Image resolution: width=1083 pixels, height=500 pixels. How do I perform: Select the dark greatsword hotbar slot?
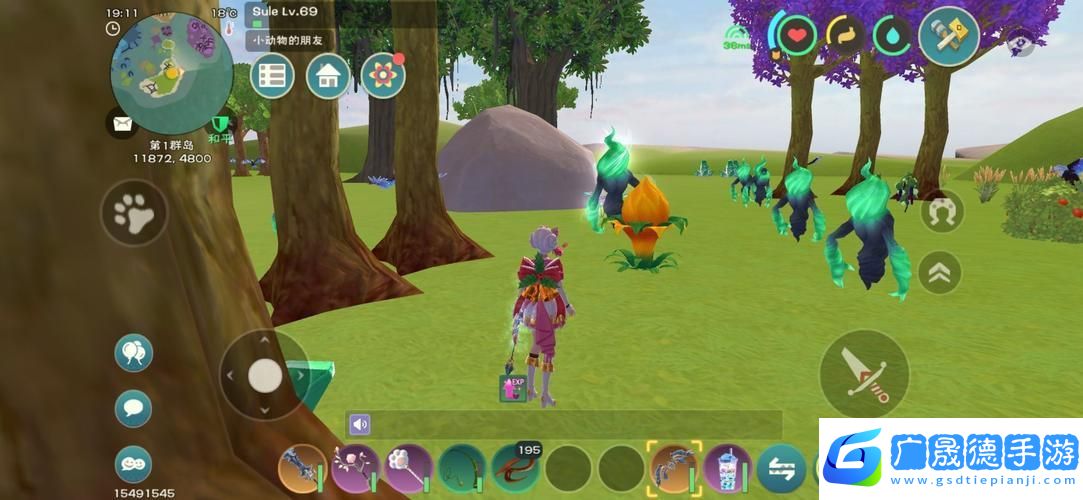click(x=302, y=468)
